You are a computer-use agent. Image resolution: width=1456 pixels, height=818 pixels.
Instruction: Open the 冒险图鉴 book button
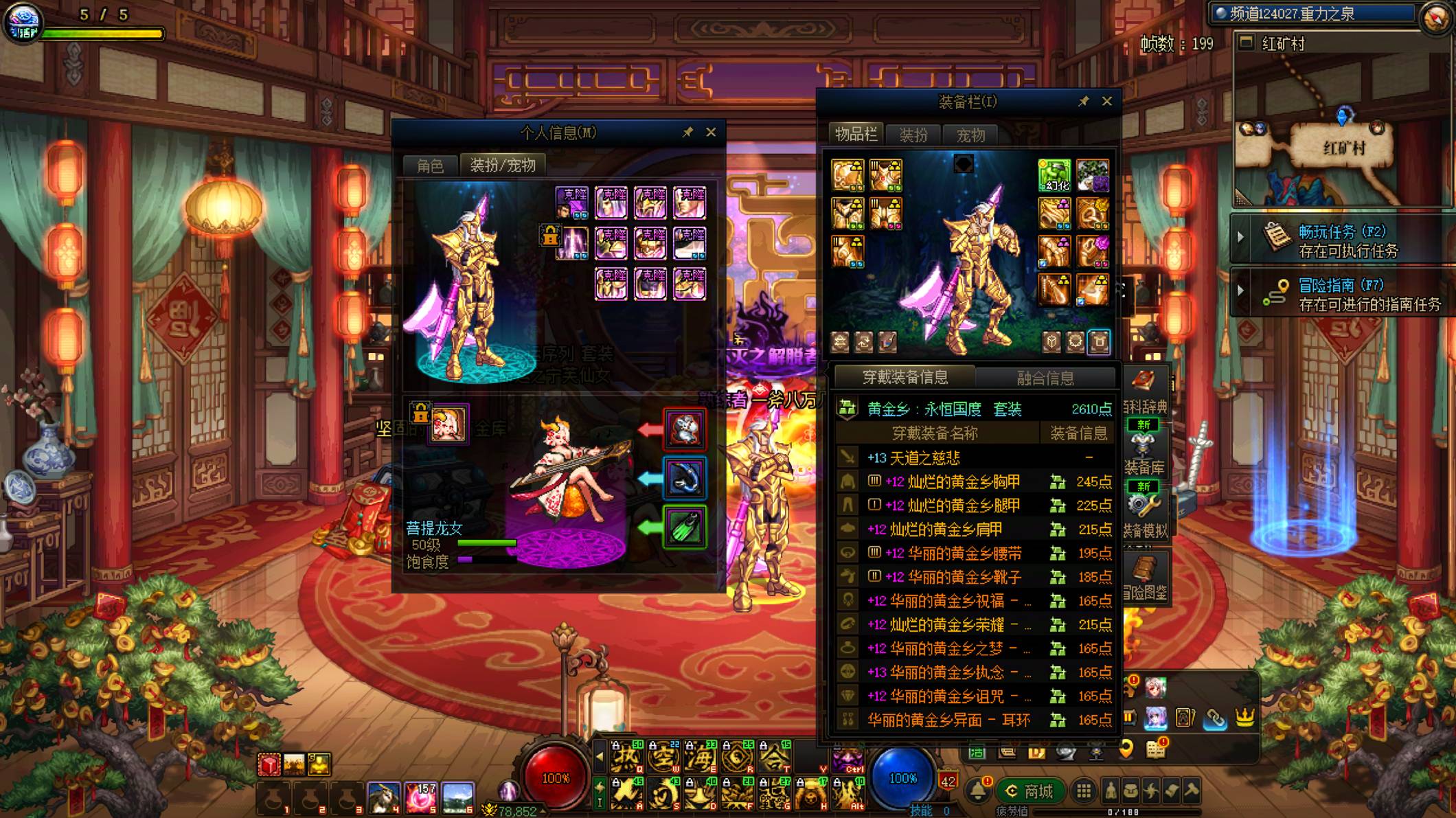pyautogui.click(x=1144, y=578)
